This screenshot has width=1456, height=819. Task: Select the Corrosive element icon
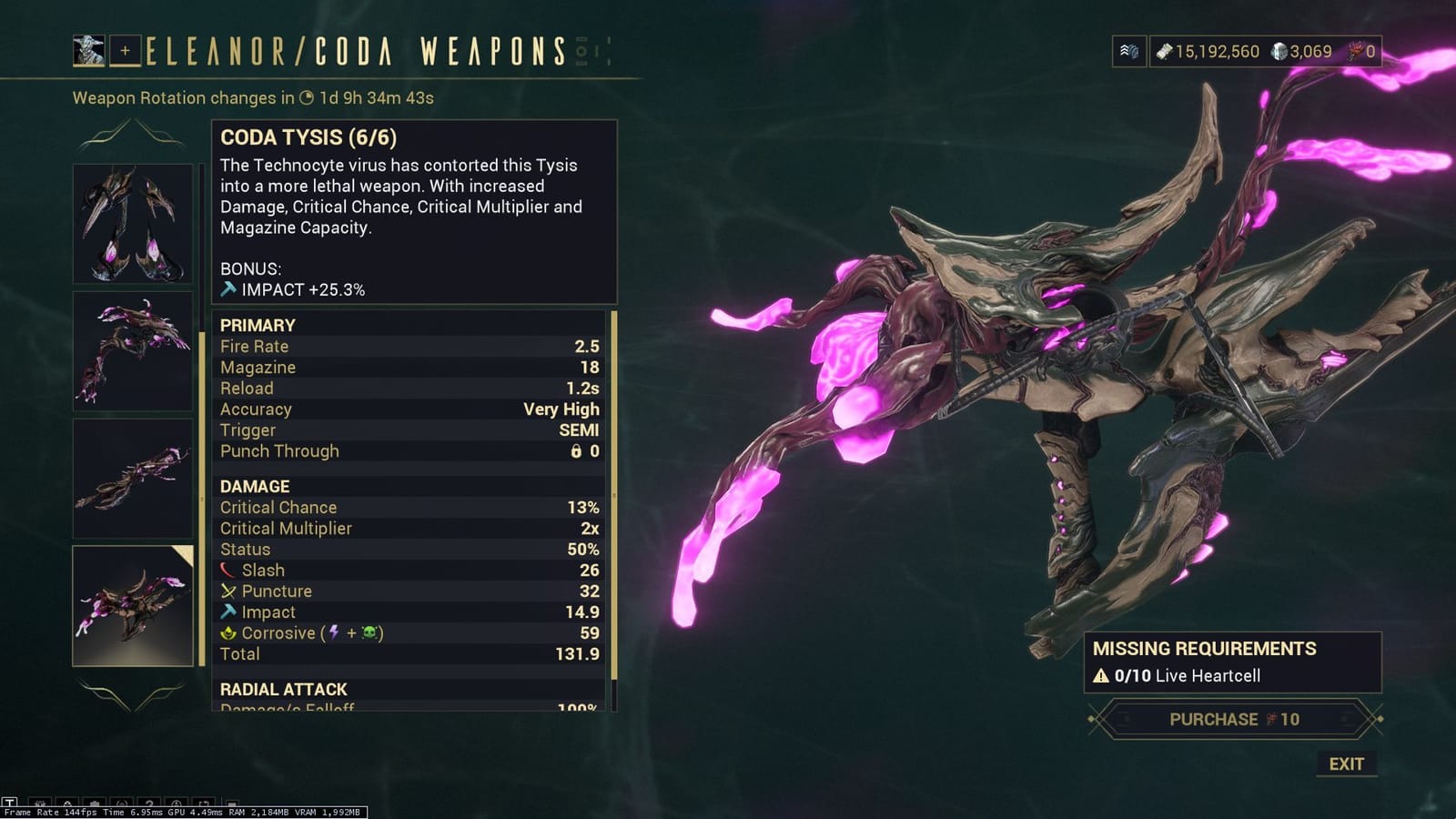[x=227, y=632]
